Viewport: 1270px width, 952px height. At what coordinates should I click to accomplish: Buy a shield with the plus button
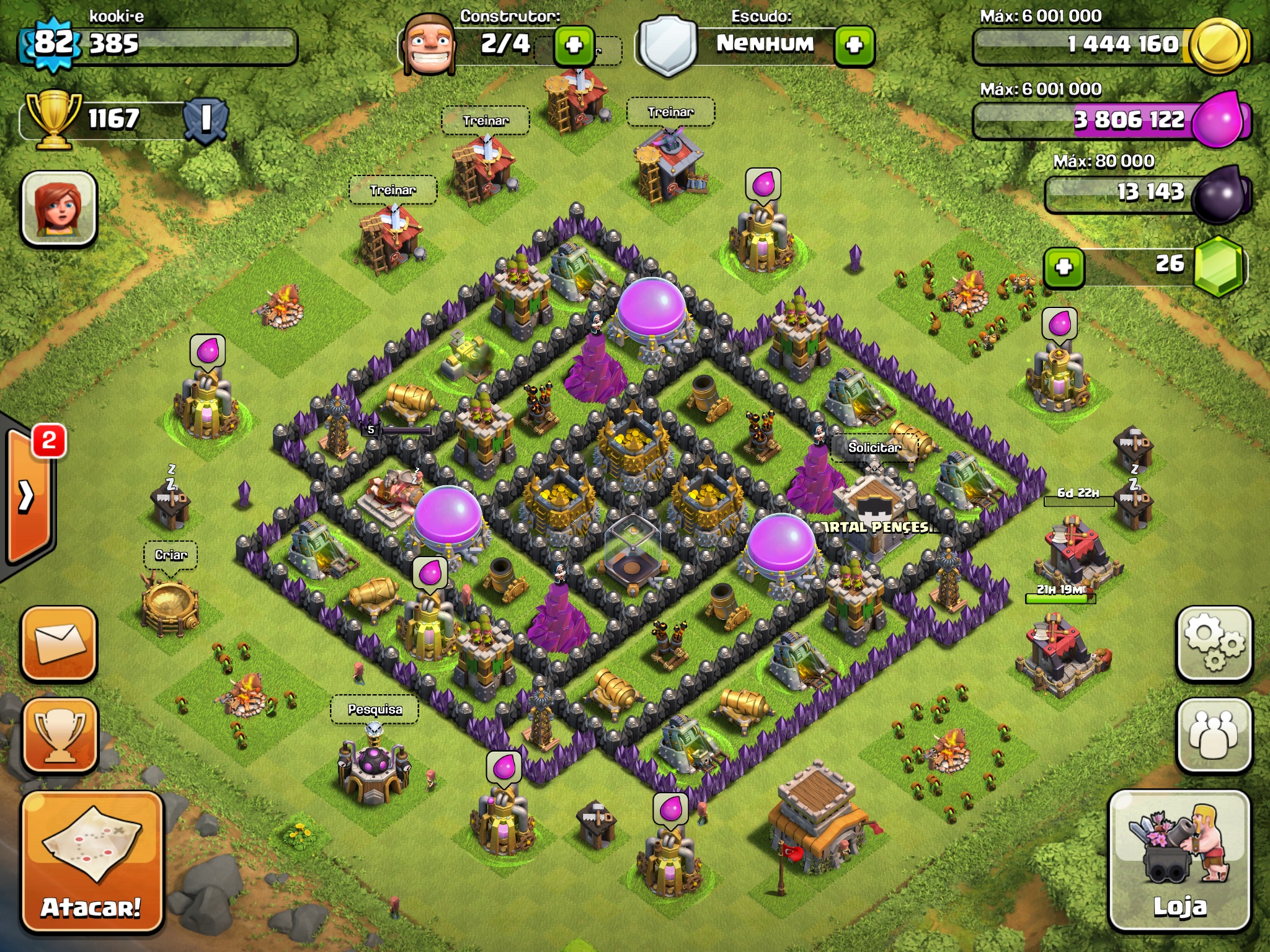tap(854, 45)
